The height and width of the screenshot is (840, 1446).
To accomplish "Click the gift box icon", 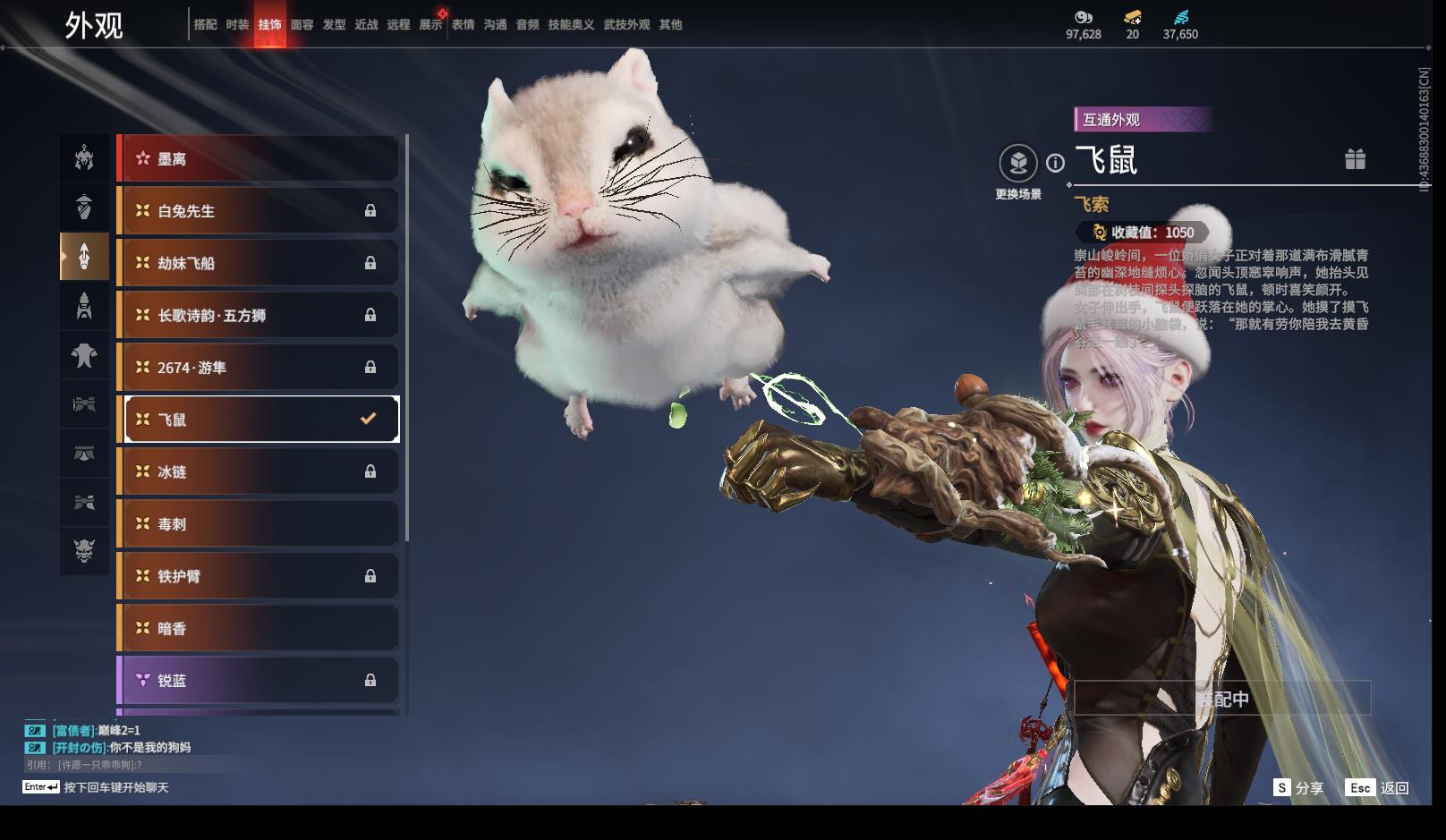I will (1355, 159).
